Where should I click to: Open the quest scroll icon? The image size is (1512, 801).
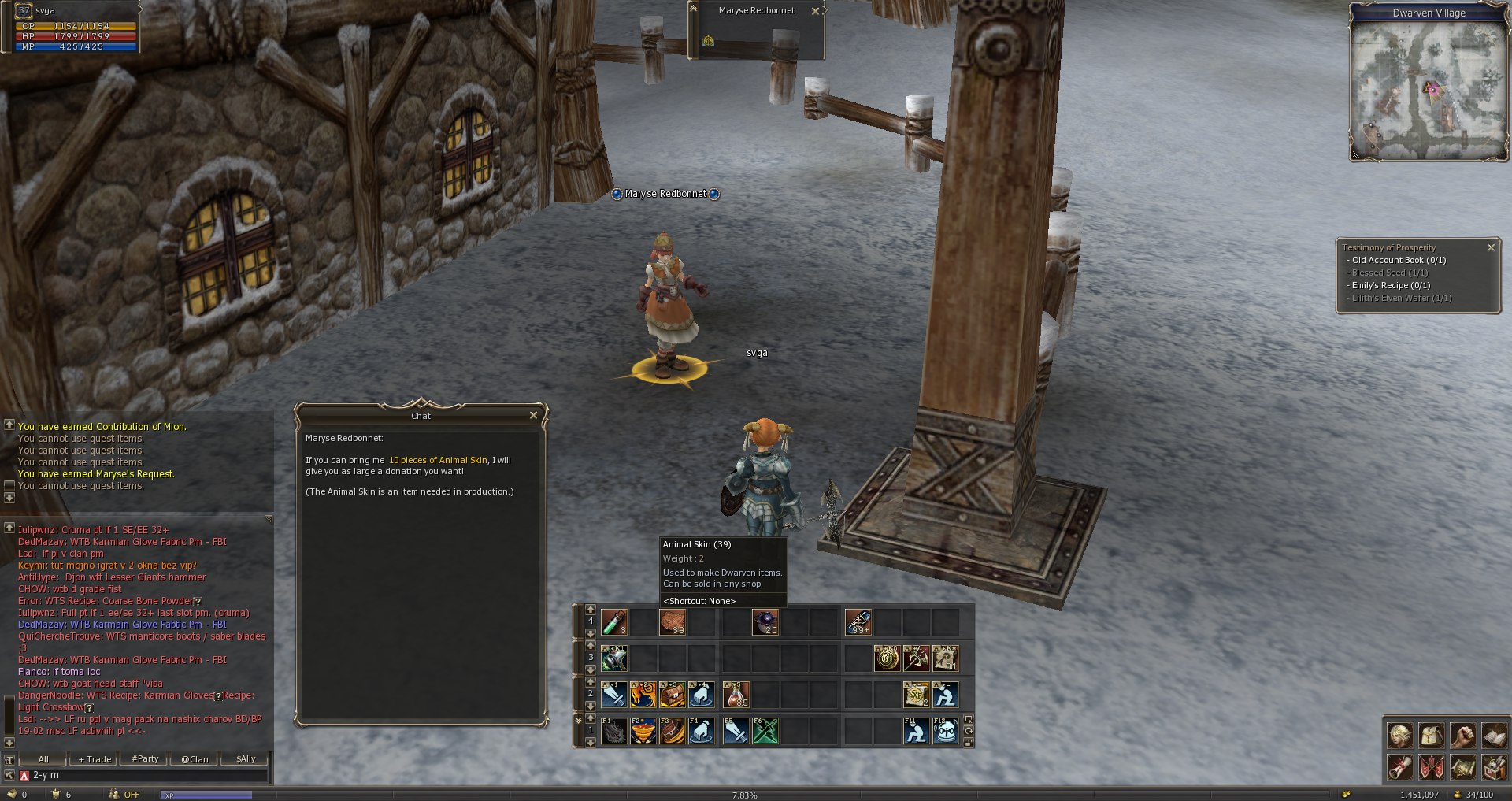(x=1399, y=767)
